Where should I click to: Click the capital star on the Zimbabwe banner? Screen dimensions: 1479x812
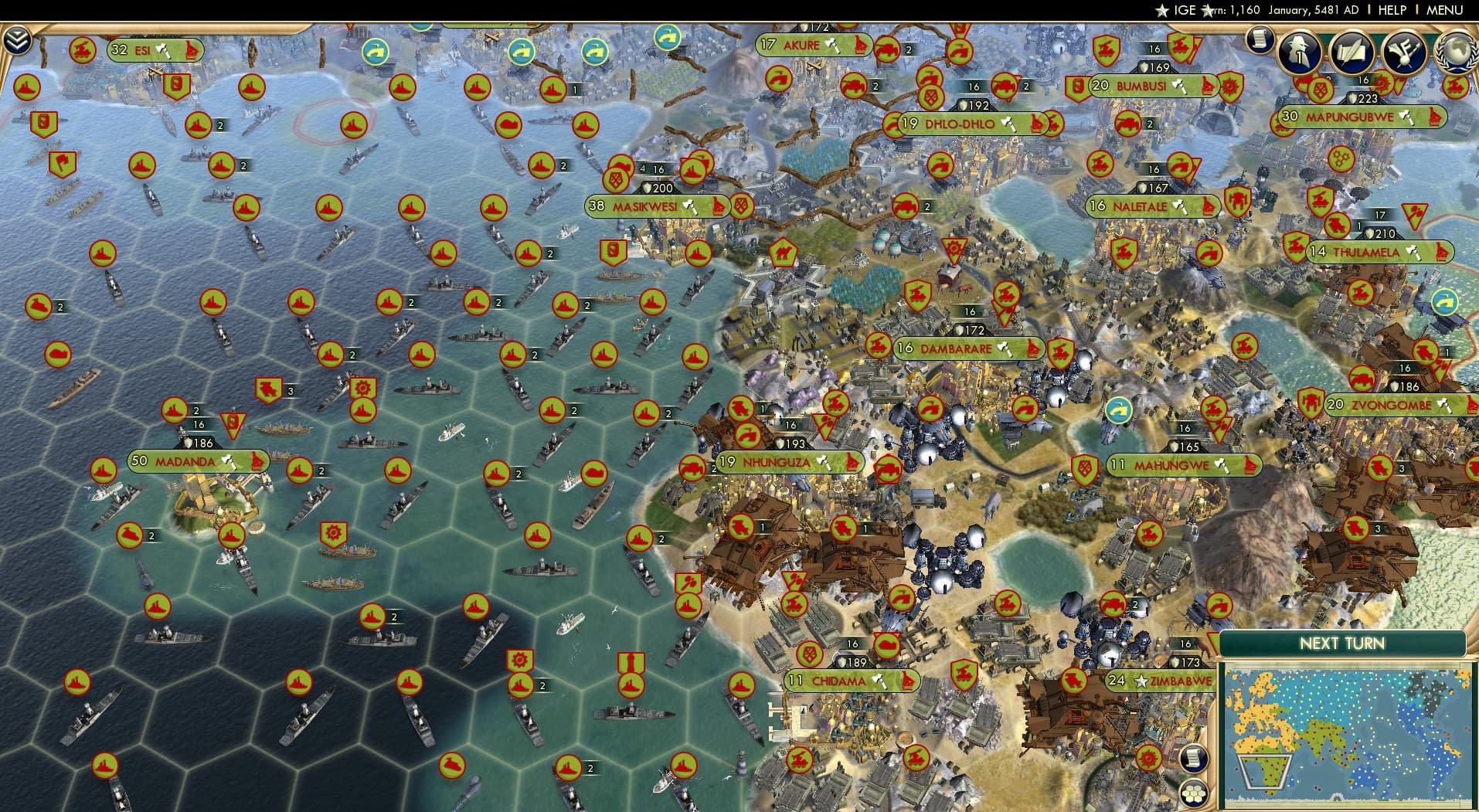click(x=1141, y=681)
